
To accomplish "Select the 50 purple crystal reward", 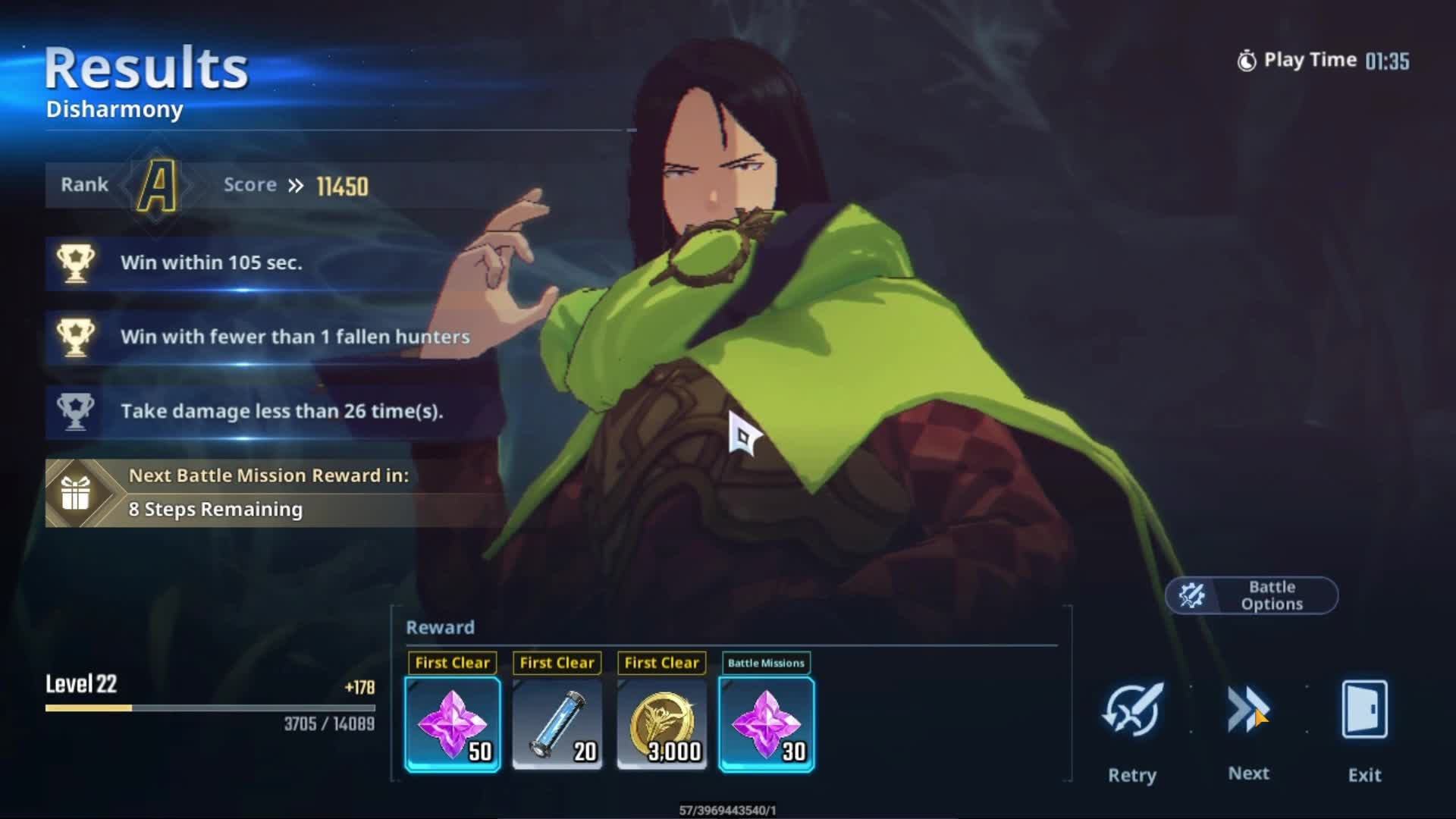I will pos(453,724).
